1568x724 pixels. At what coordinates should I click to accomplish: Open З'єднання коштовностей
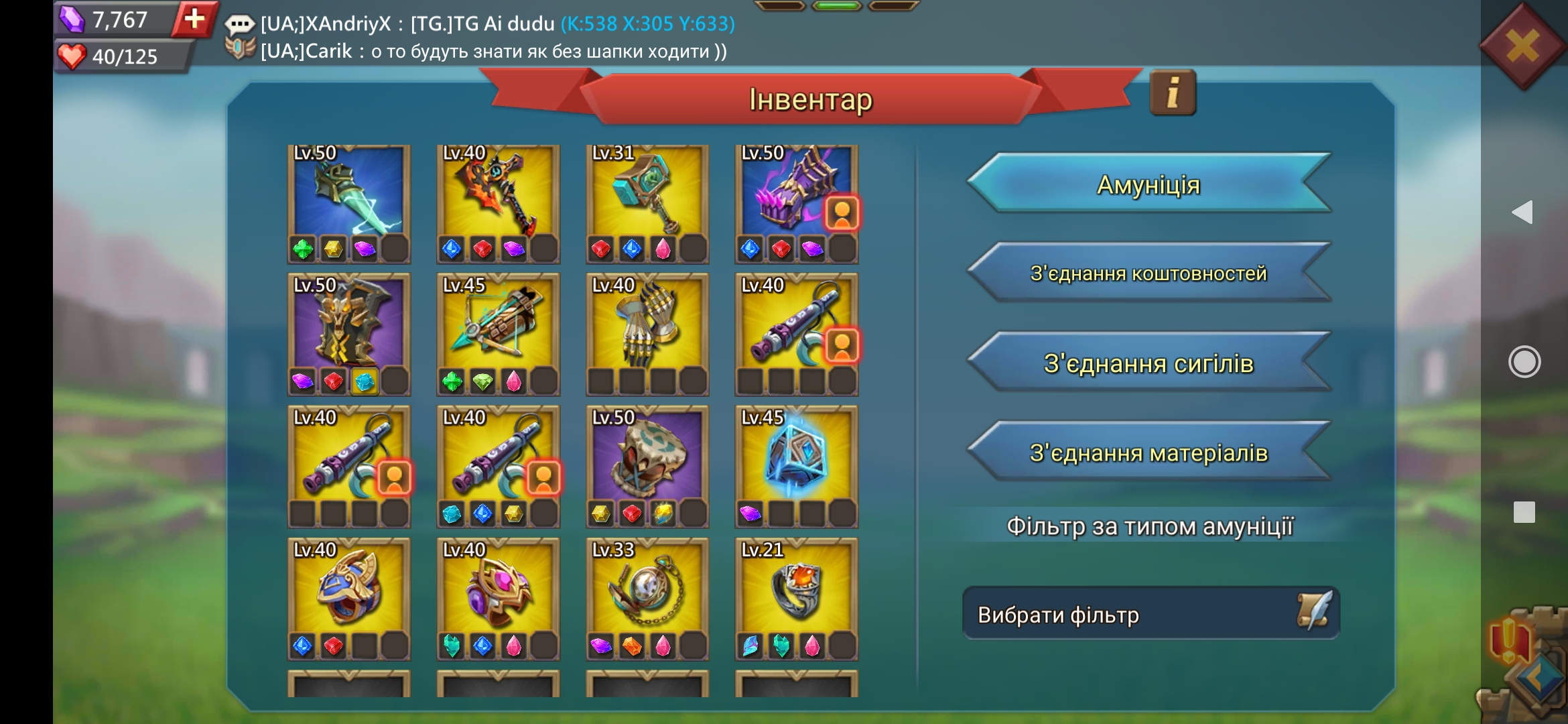1148,274
